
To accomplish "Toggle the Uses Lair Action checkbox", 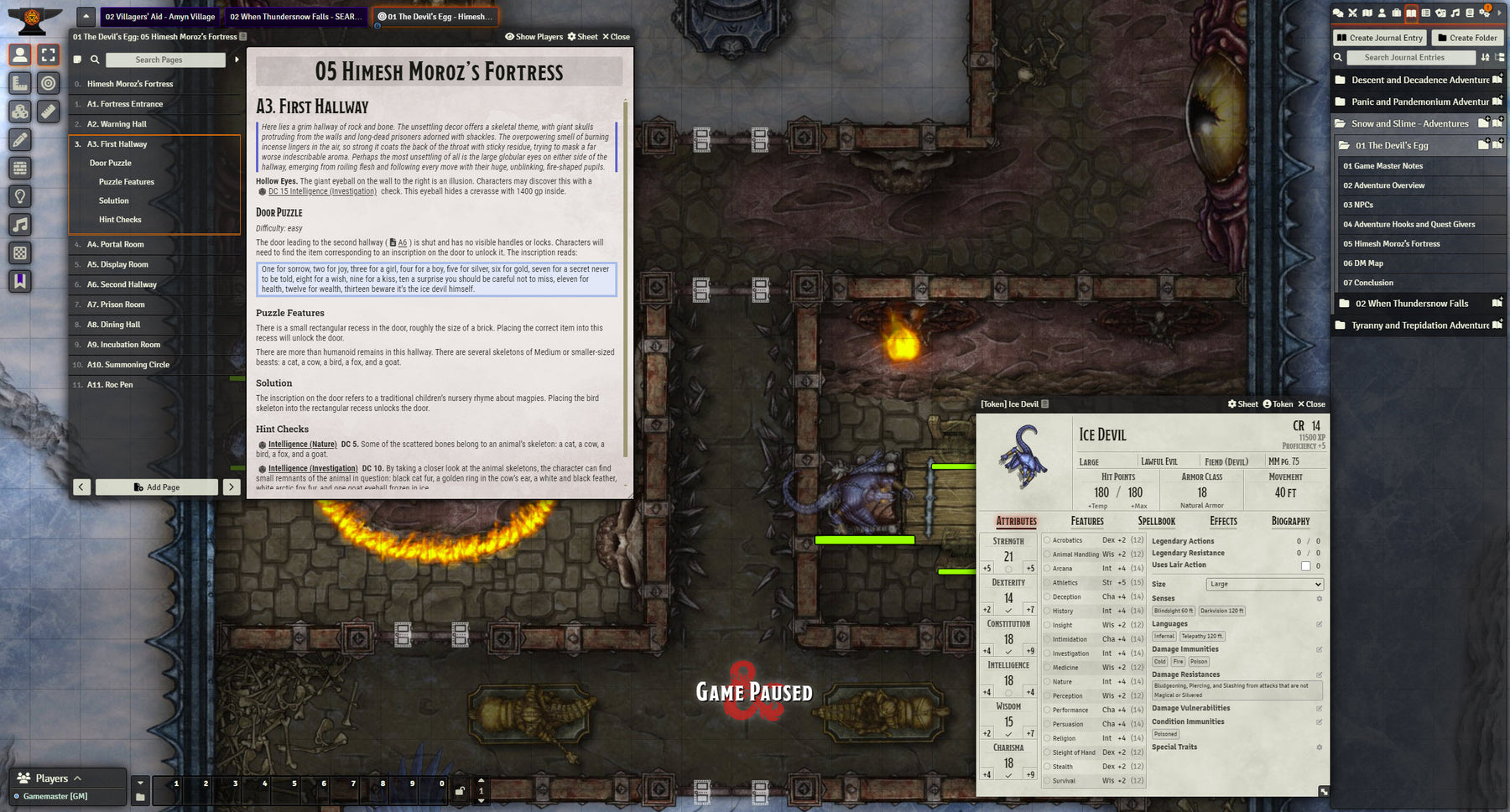I will (1305, 566).
